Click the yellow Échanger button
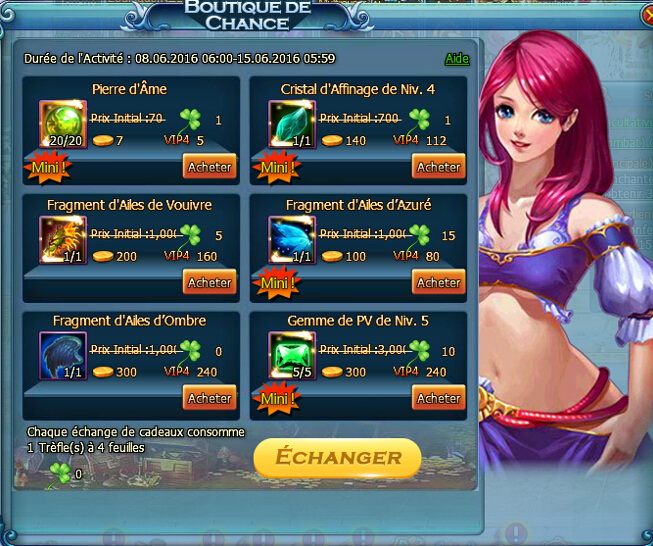Screen dimensions: 653x546 337,458
